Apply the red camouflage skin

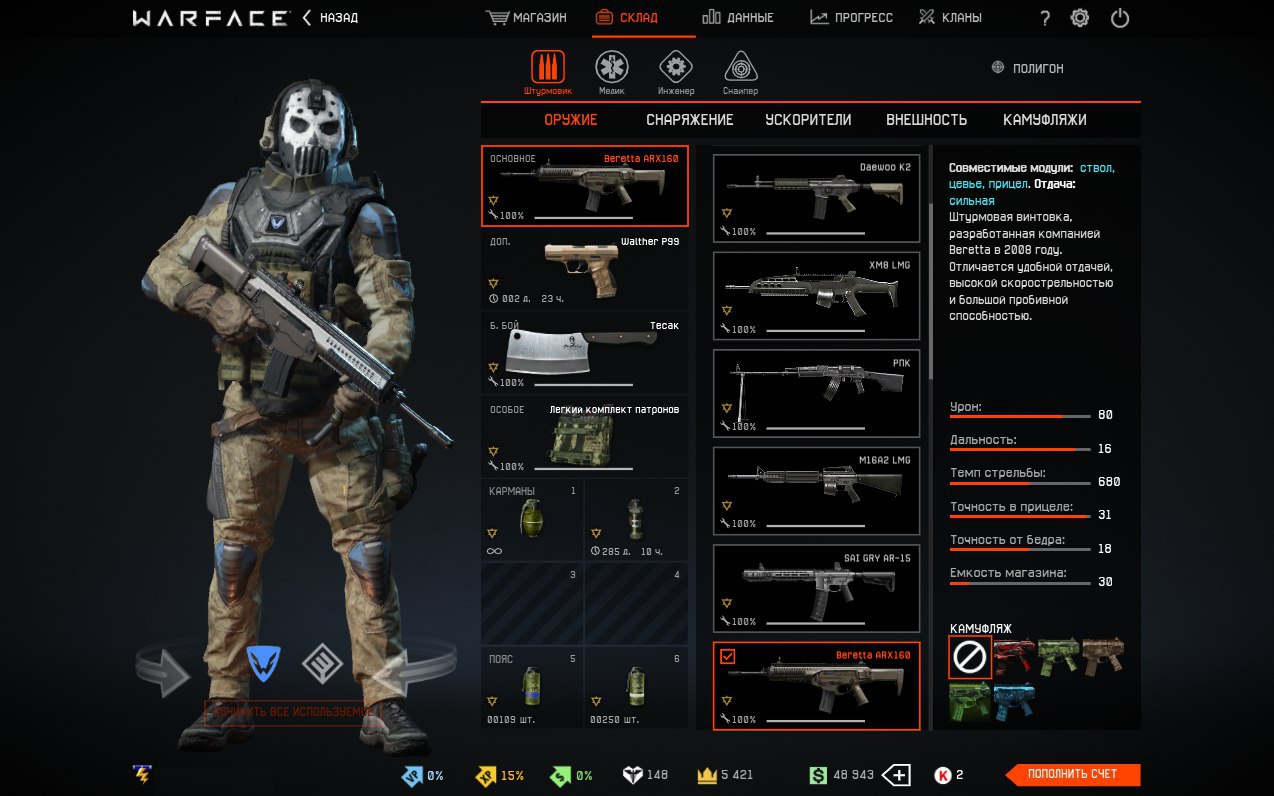pyautogui.click(x=1014, y=656)
